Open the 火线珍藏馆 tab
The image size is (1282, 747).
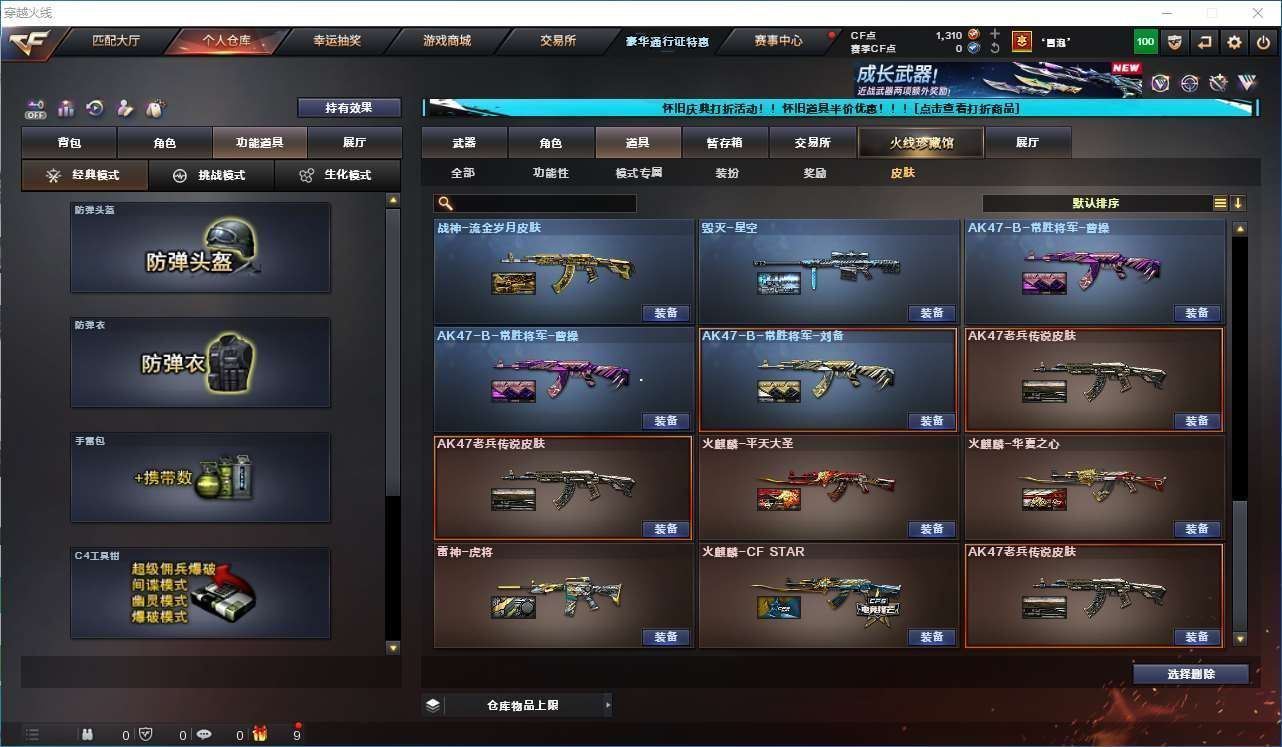(921, 143)
